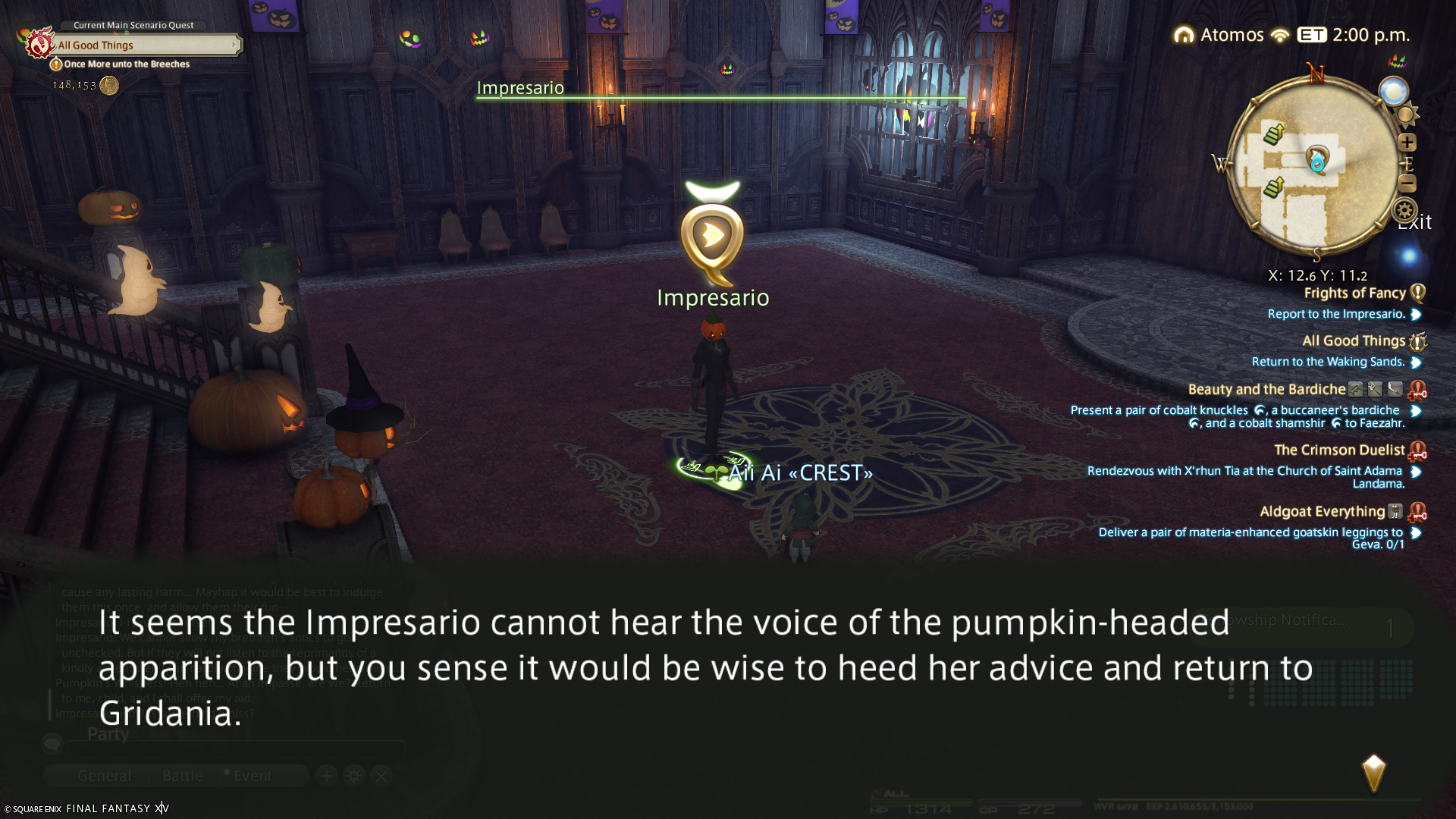Click the weather icon on minimap
The width and height of the screenshot is (1456, 819).
[1393, 92]
